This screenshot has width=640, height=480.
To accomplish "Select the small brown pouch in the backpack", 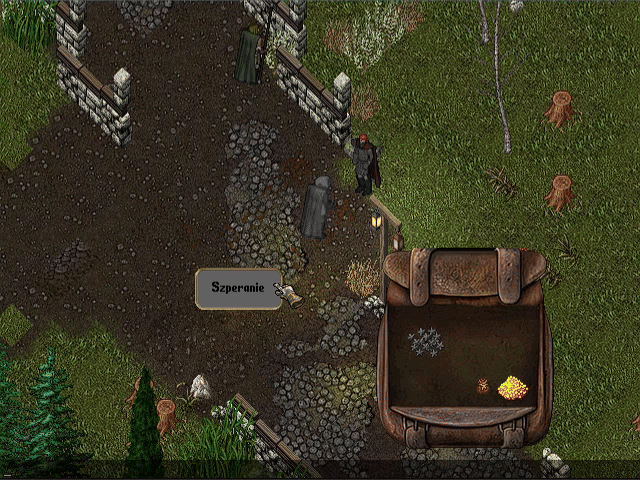I will click(x=483, y=385).
